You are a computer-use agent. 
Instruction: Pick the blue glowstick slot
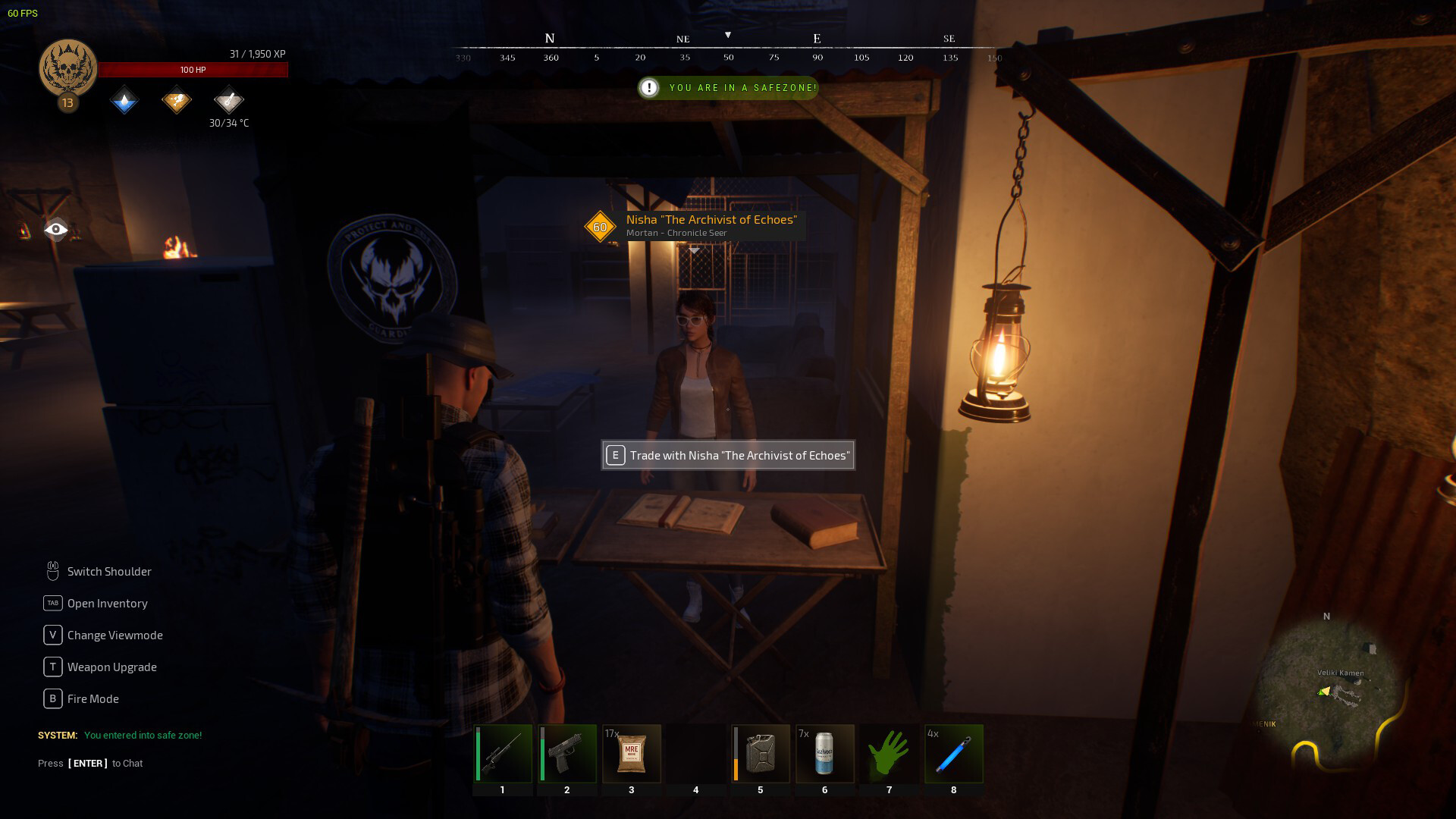click(953, 753)
